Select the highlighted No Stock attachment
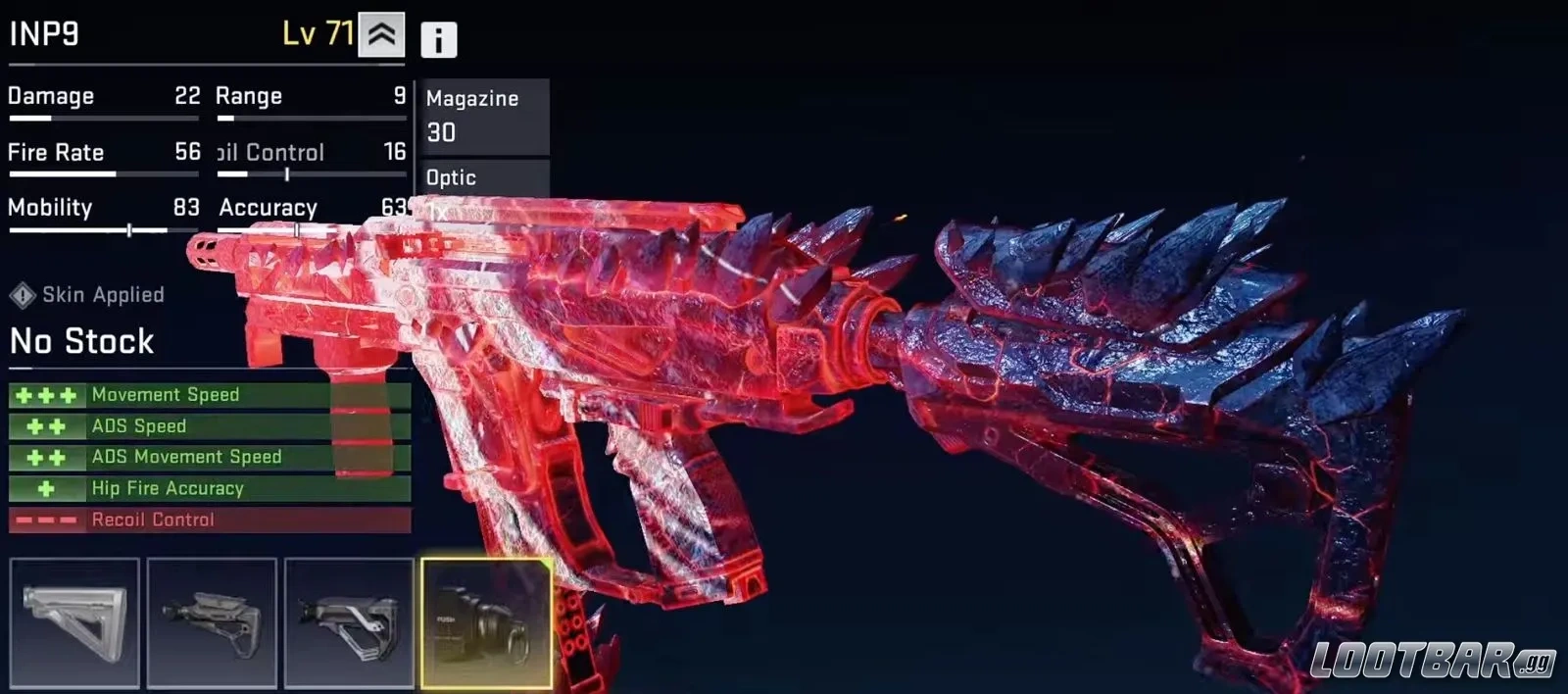Screen dimensions: 1568x694 pos(486,622)
